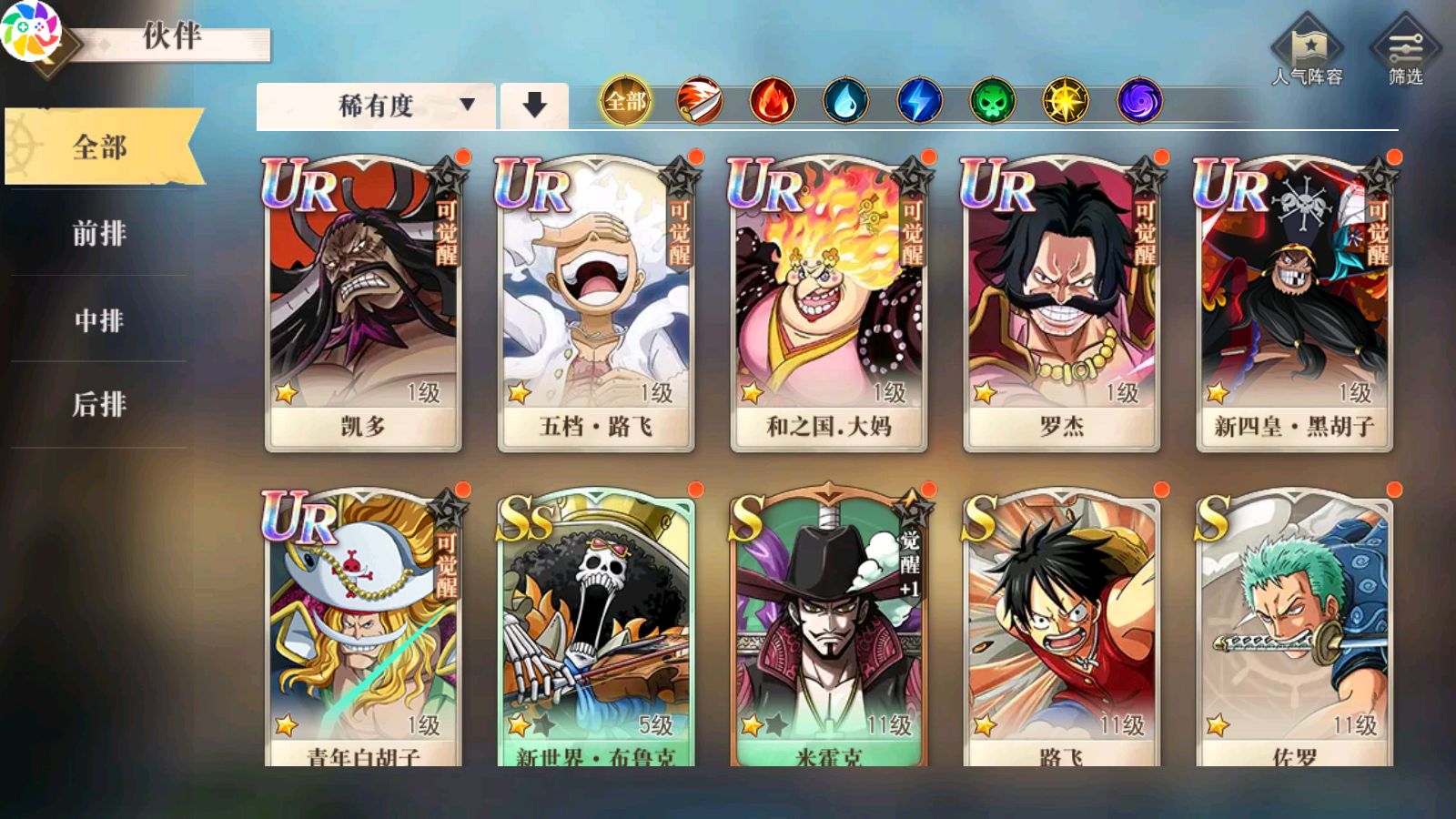Filter by the green skull element
Image resolution: width=1456 pixels, height=819 pixels.
click(992, 100)
